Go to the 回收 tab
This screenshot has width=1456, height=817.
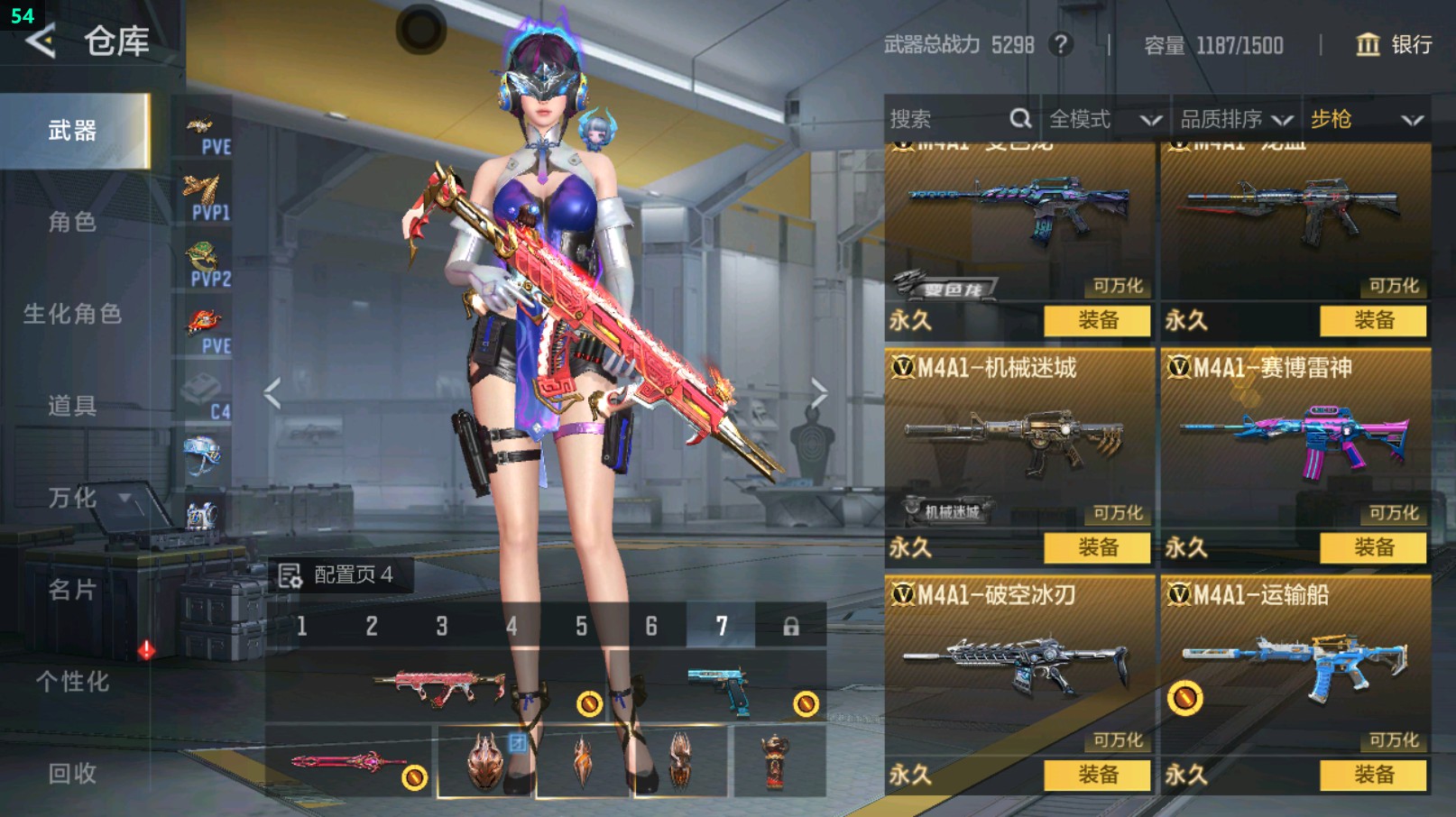click(x=72, y=773)
